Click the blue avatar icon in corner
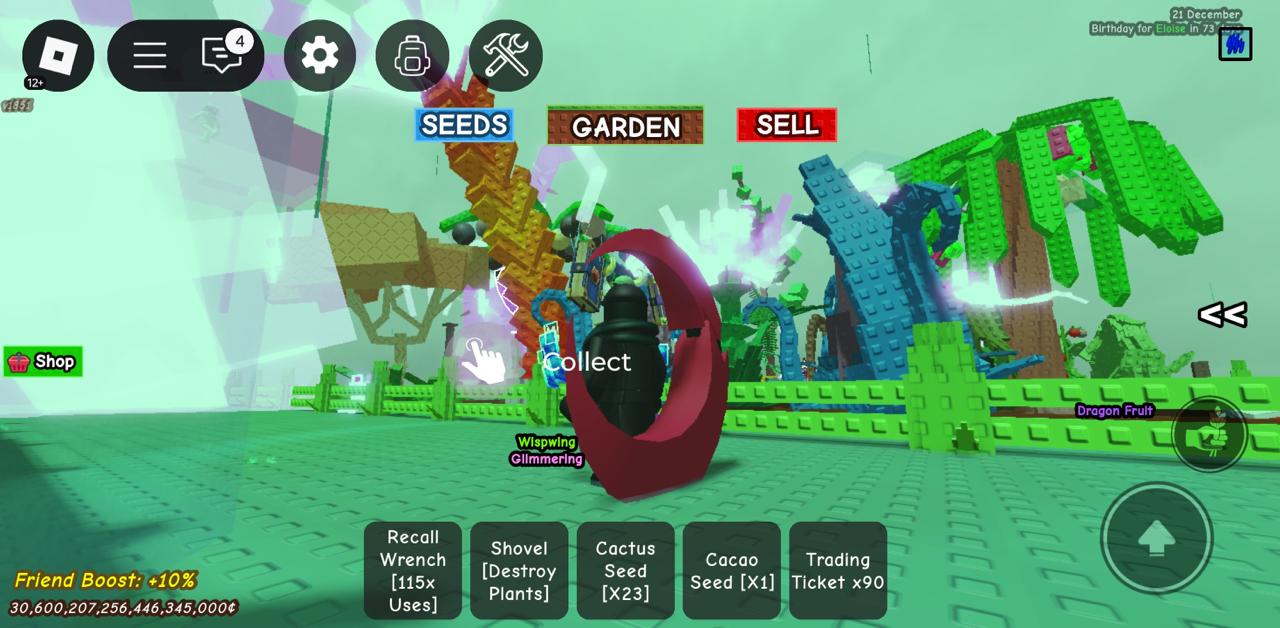The image size is (1280, 628). tap(1235, 43)
